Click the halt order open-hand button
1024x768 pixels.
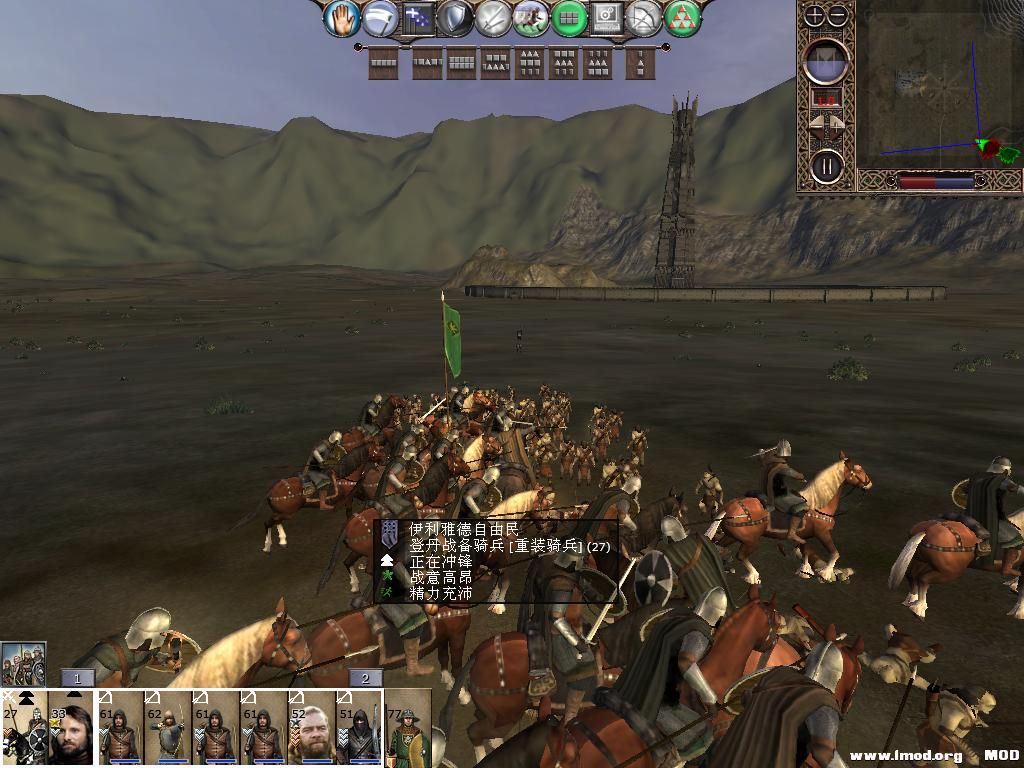[342, 18]
